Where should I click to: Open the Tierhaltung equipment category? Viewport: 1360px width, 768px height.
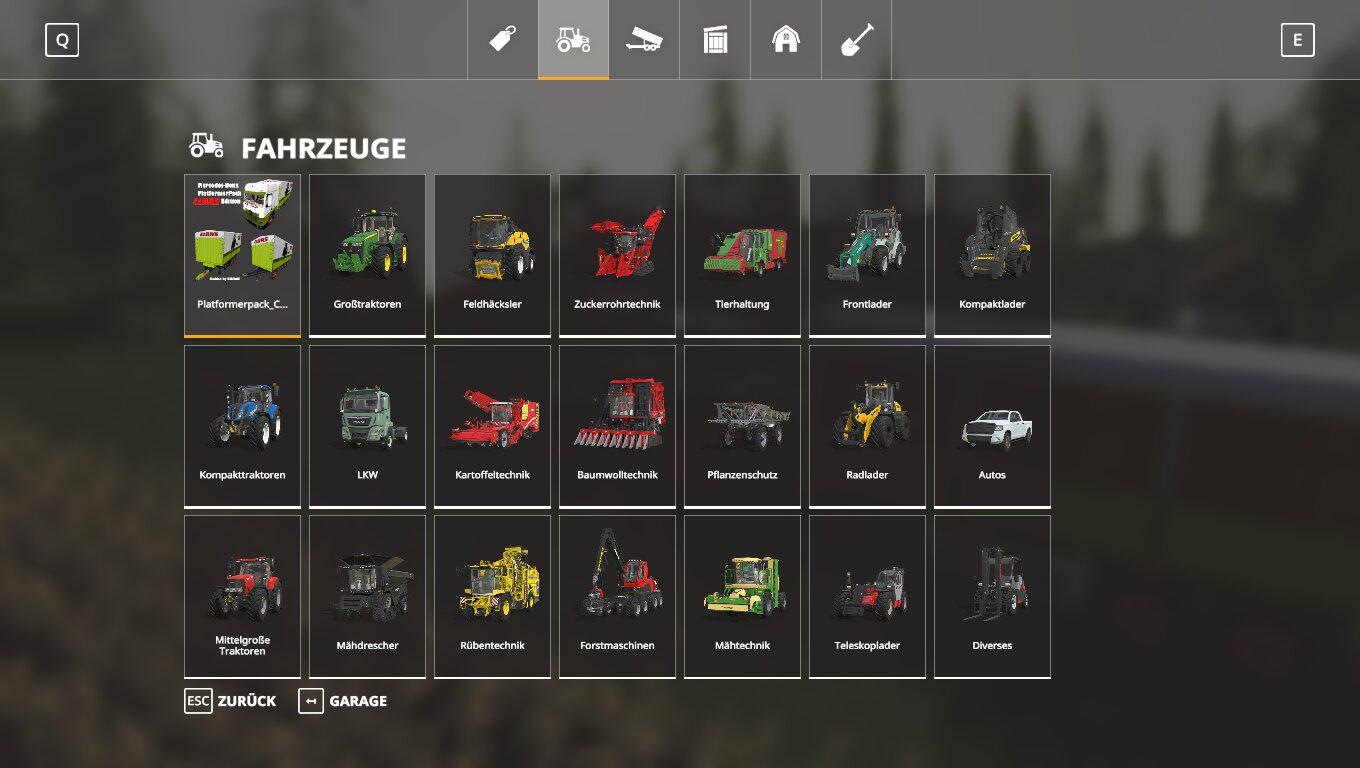742,255
